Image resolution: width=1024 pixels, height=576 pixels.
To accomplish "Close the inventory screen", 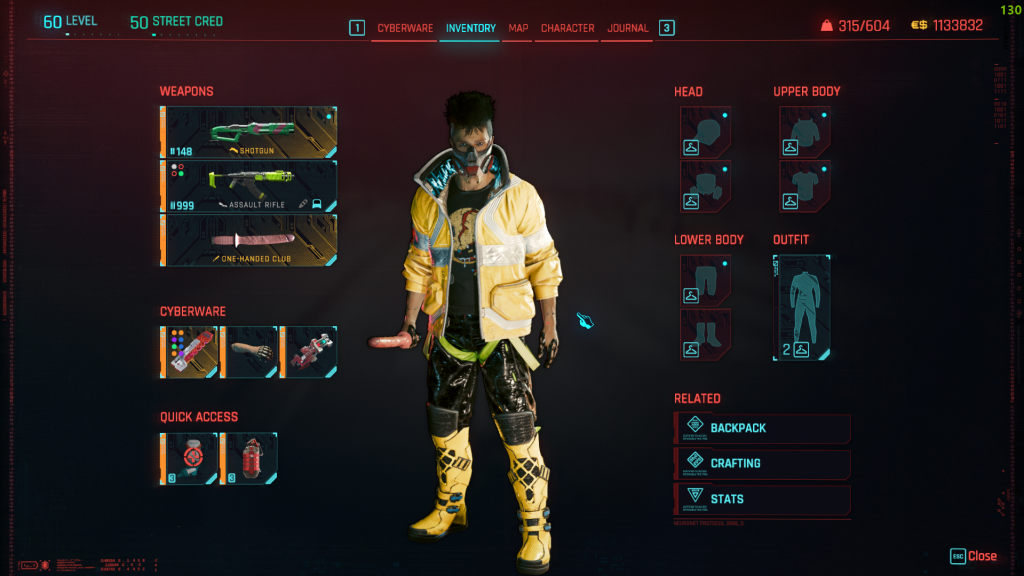I will pos(973,556).
